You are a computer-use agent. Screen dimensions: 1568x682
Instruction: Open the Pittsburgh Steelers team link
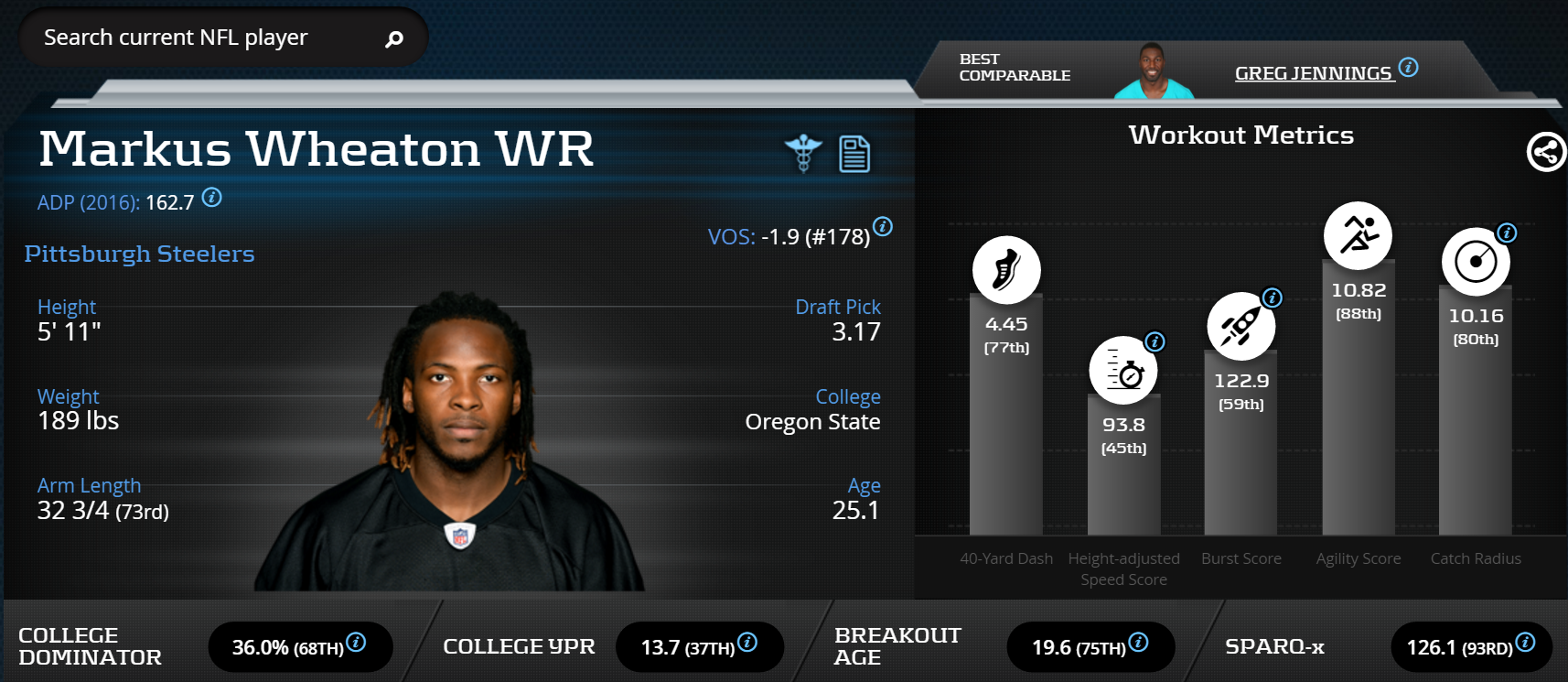point(139,254)
